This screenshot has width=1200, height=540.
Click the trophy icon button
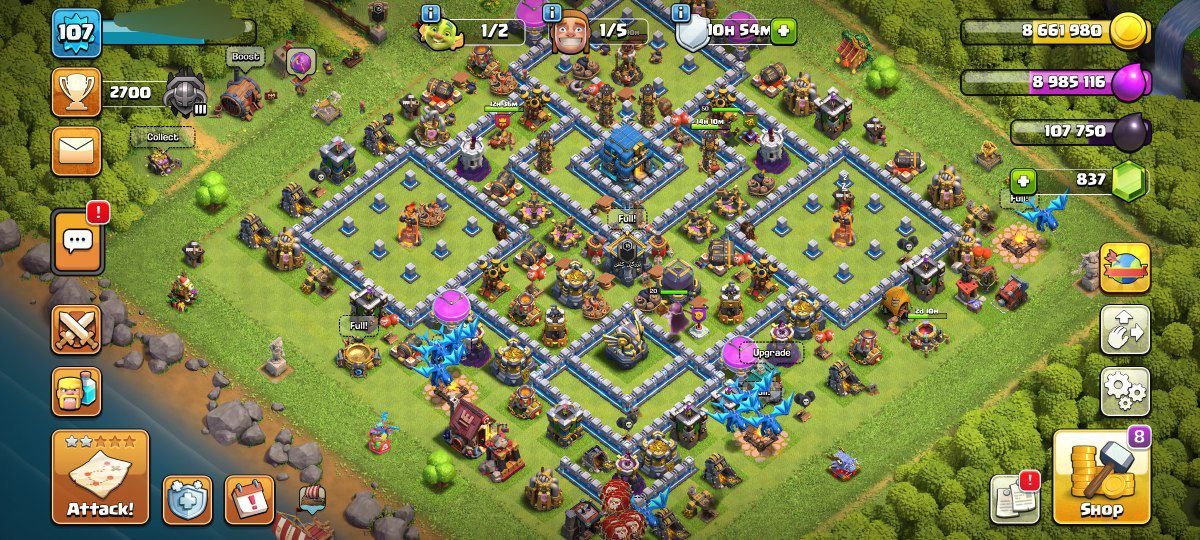pos(76,93)
